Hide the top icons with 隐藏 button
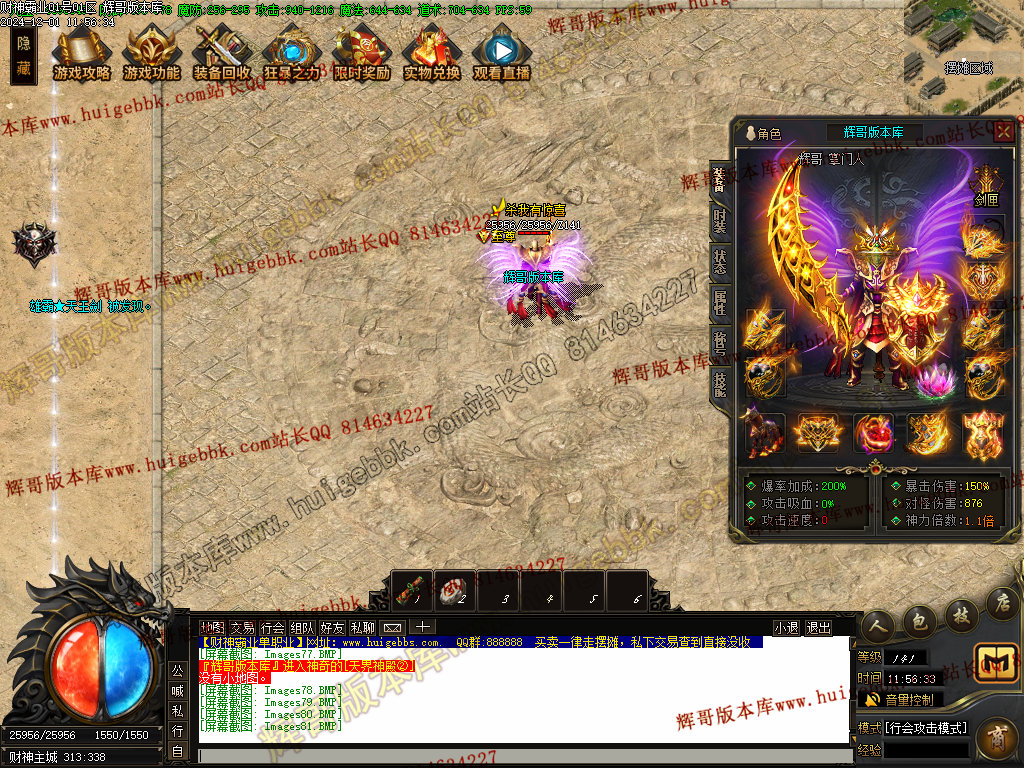 [x=24, y=56]
